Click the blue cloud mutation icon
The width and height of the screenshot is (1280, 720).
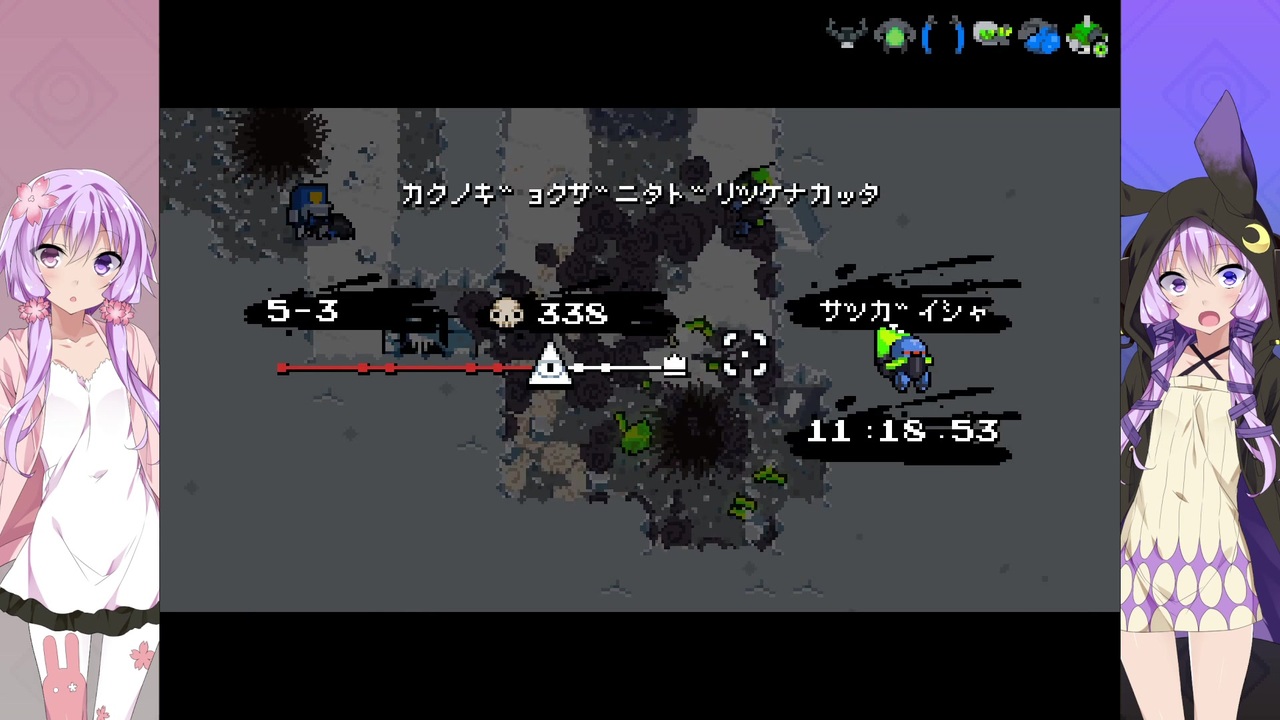coord(1040,35)
